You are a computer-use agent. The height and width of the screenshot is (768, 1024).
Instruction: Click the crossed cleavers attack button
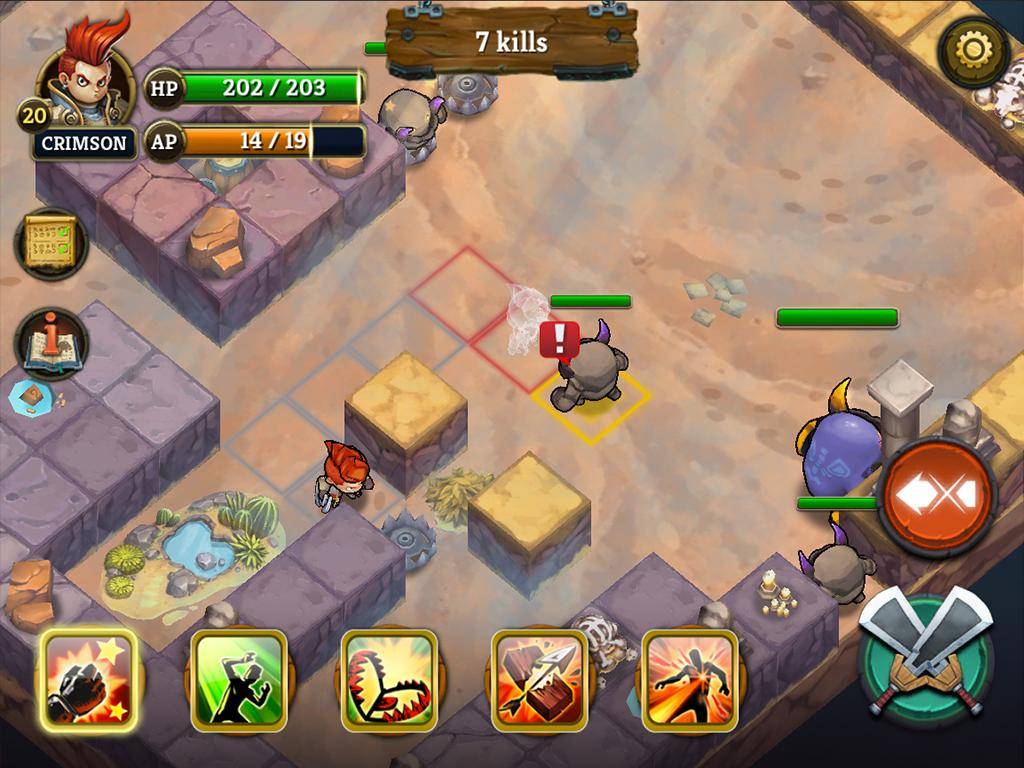coord(926,652)
